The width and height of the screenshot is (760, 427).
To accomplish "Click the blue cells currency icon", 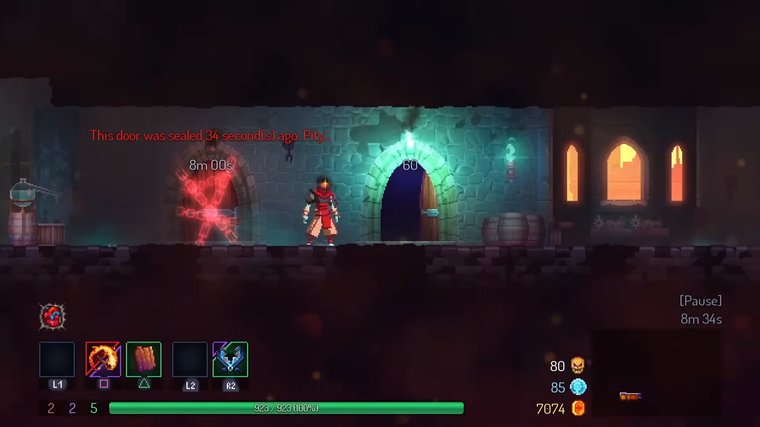I will coord(578,387).
